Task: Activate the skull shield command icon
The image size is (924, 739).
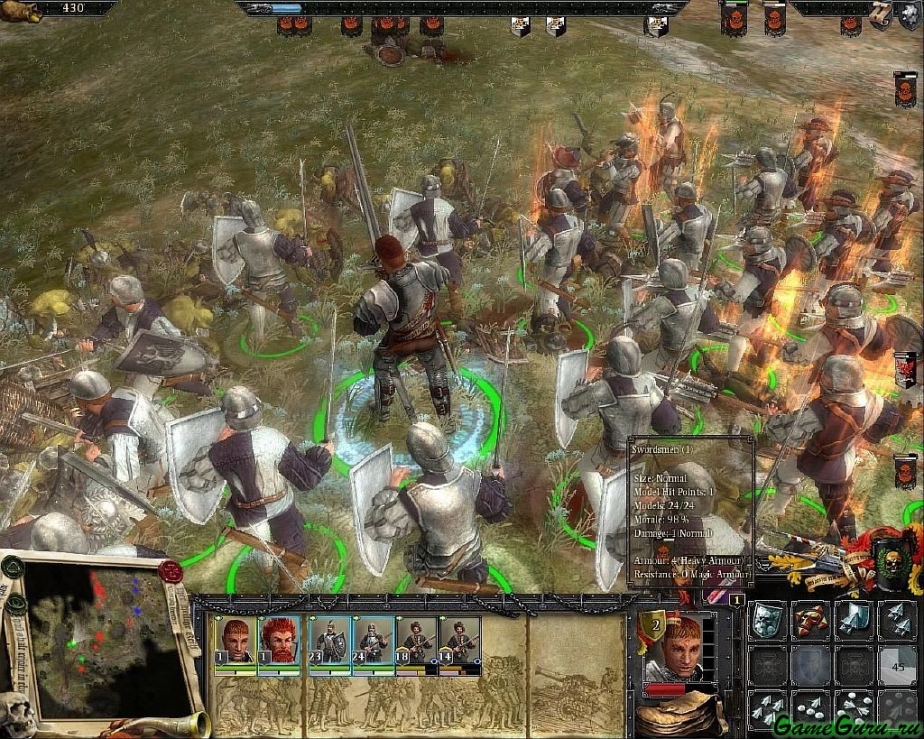Action: pos(767,620)
